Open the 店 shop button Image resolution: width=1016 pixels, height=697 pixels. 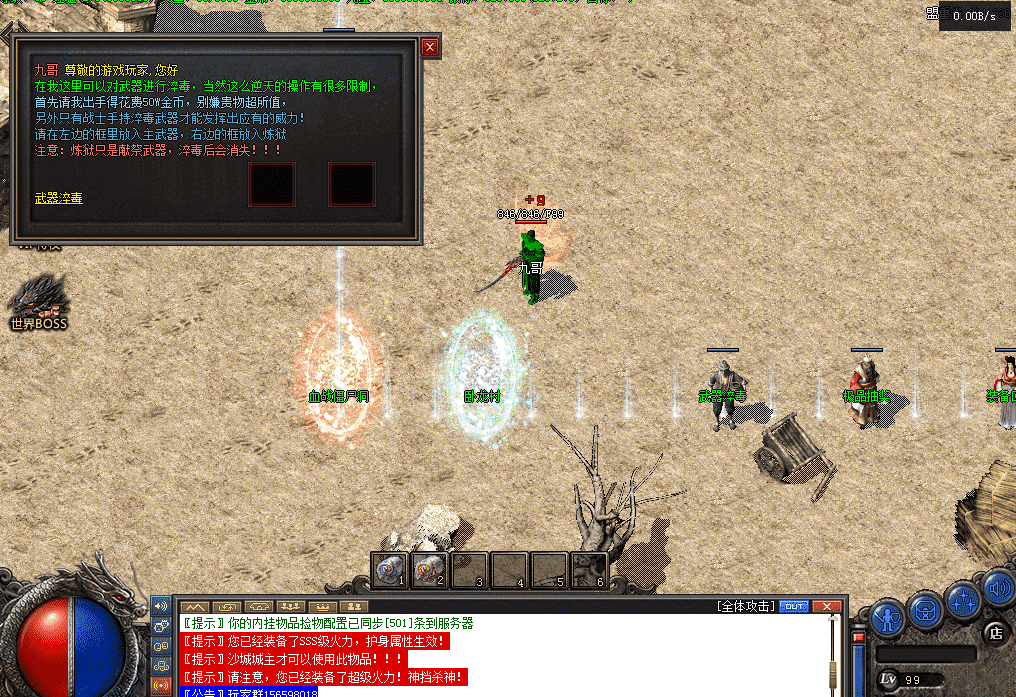coord(995,631)
